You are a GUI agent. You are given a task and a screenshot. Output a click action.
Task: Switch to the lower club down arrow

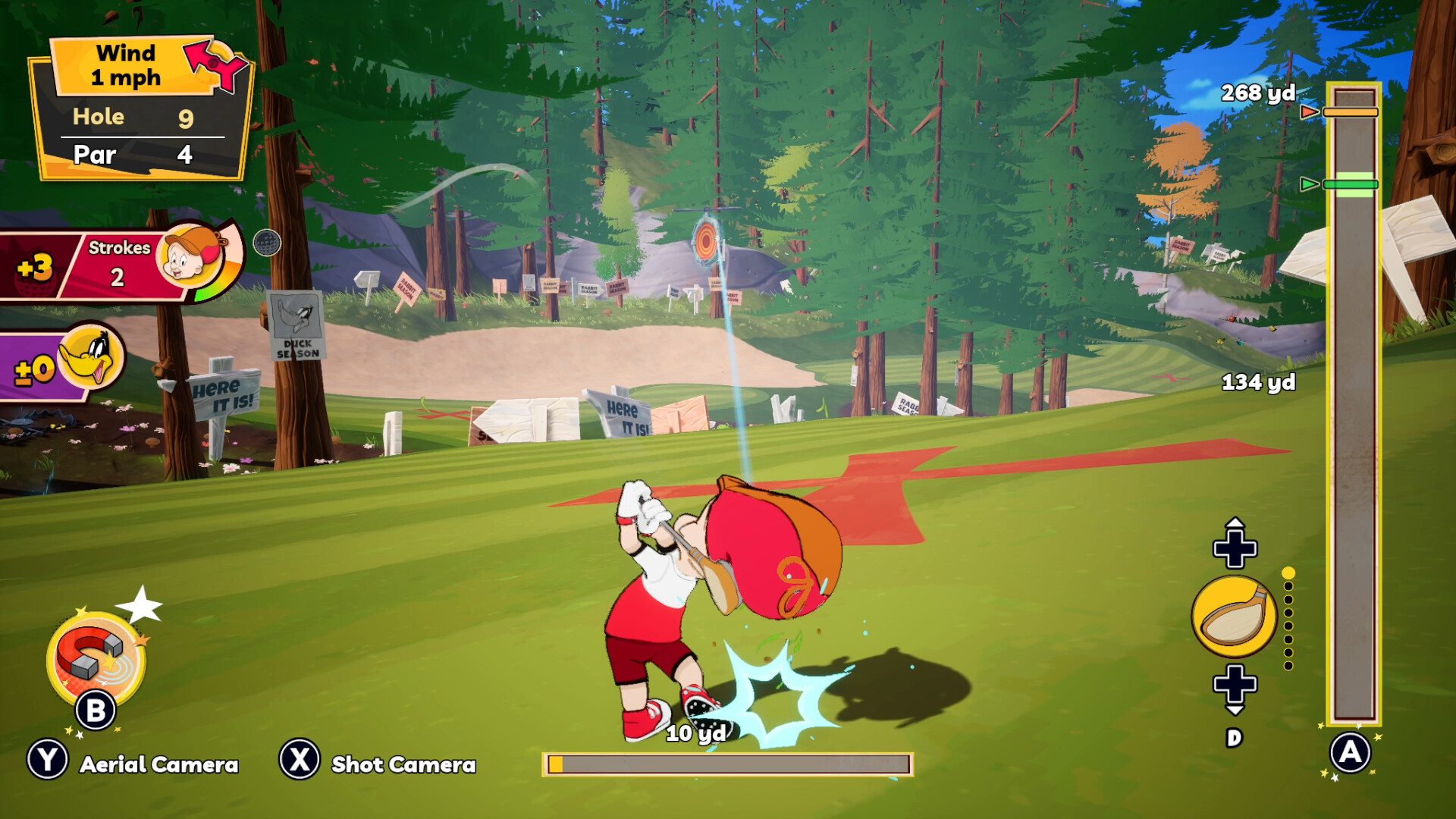click(x=1235, y=687)
